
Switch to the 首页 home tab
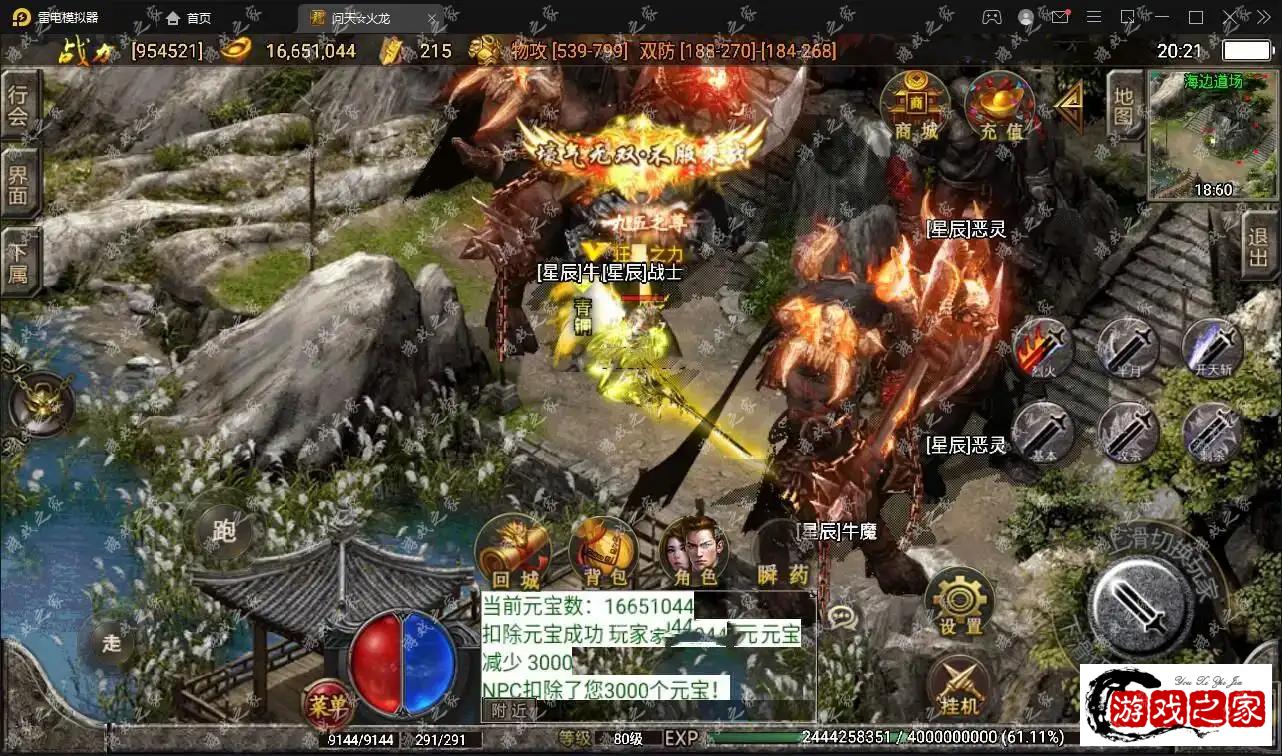(188, 18)
